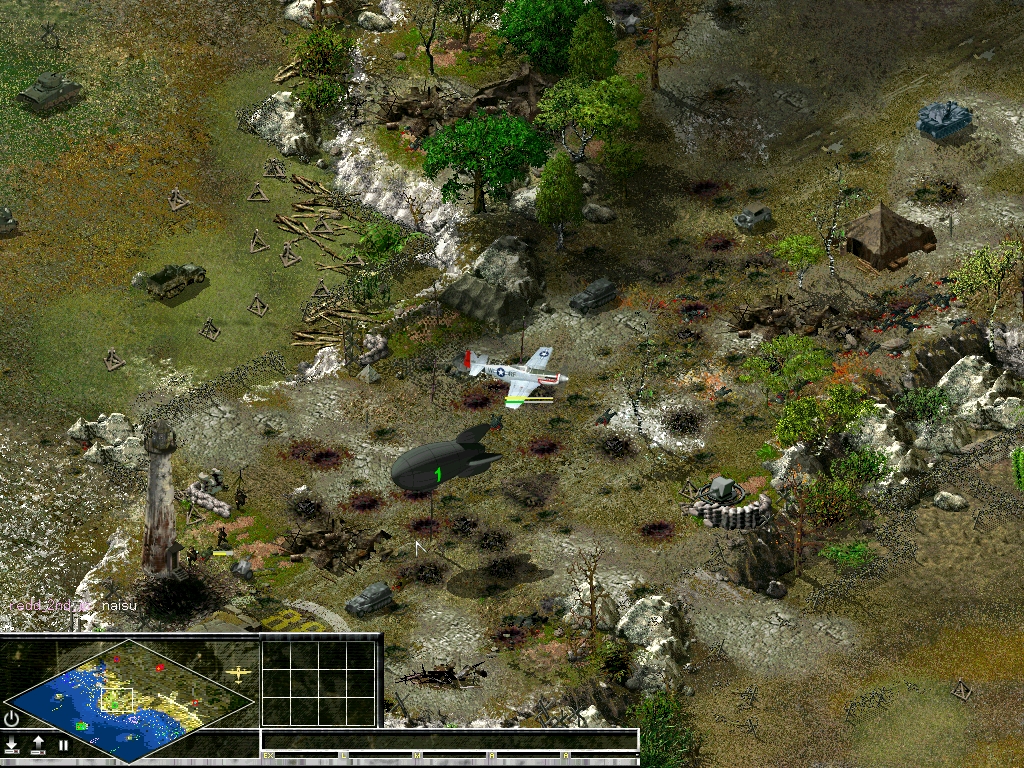This screenshot has height=768, width=1024.
Task: Open the load game up-arrow icon
Action: tap(38, 745)
